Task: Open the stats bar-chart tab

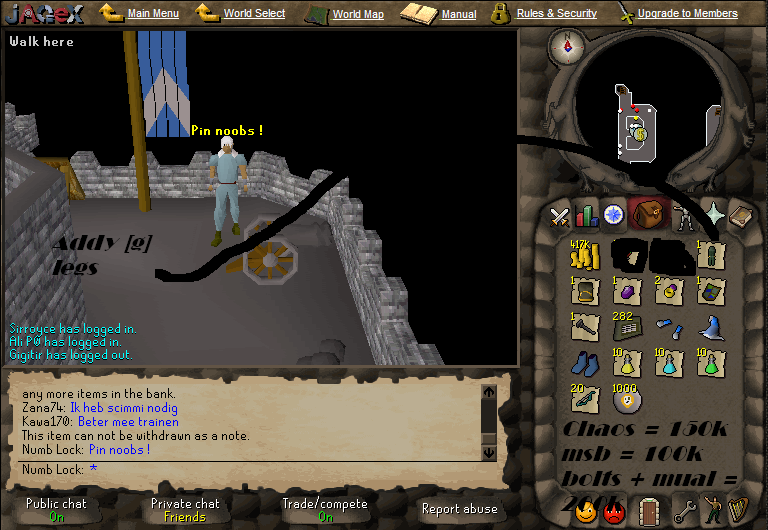Action: 586,215
